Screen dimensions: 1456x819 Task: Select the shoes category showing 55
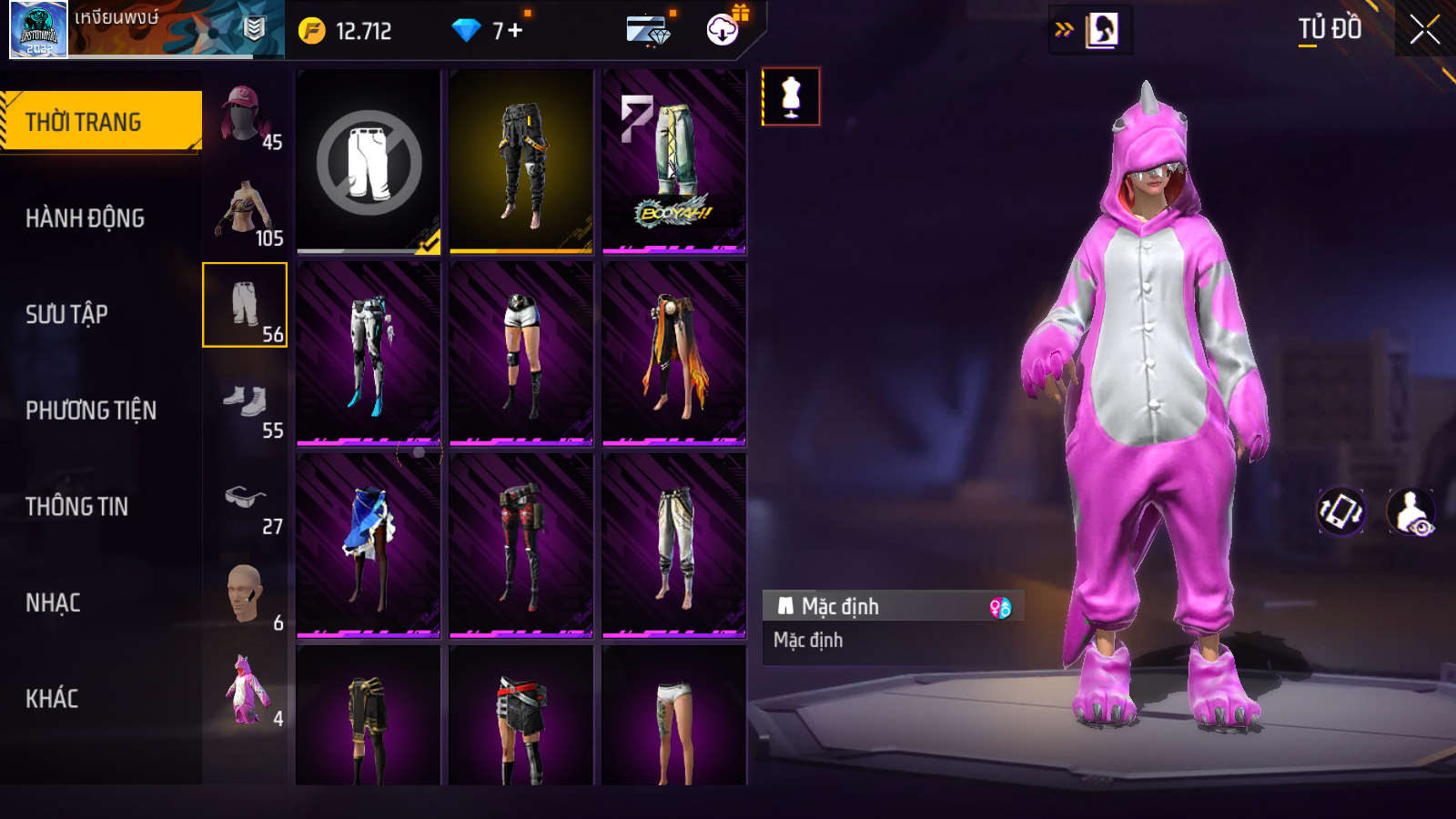pyautogui.click(x=245, y=406)
